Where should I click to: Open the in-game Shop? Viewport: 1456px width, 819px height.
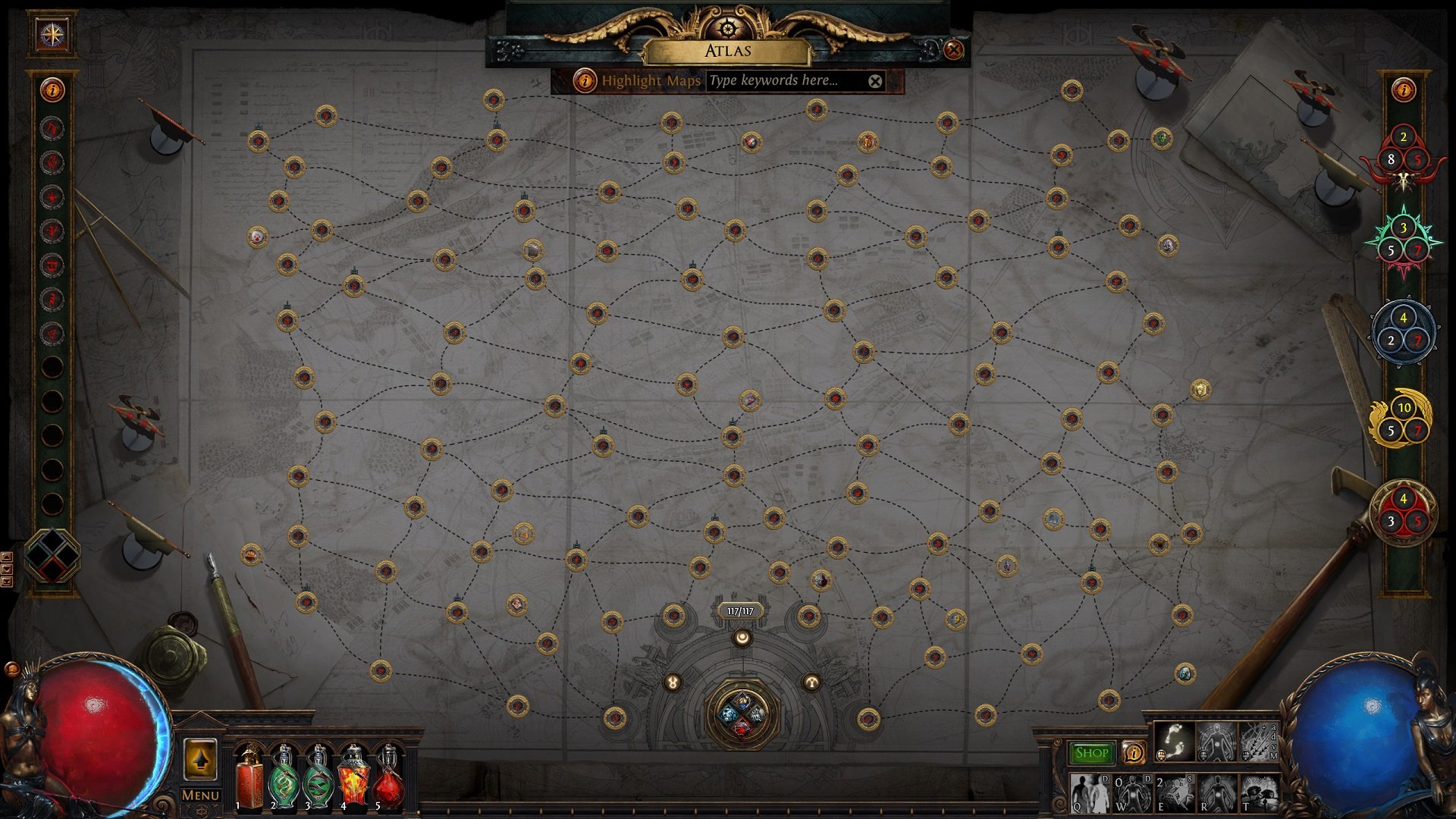(1091, 753)
